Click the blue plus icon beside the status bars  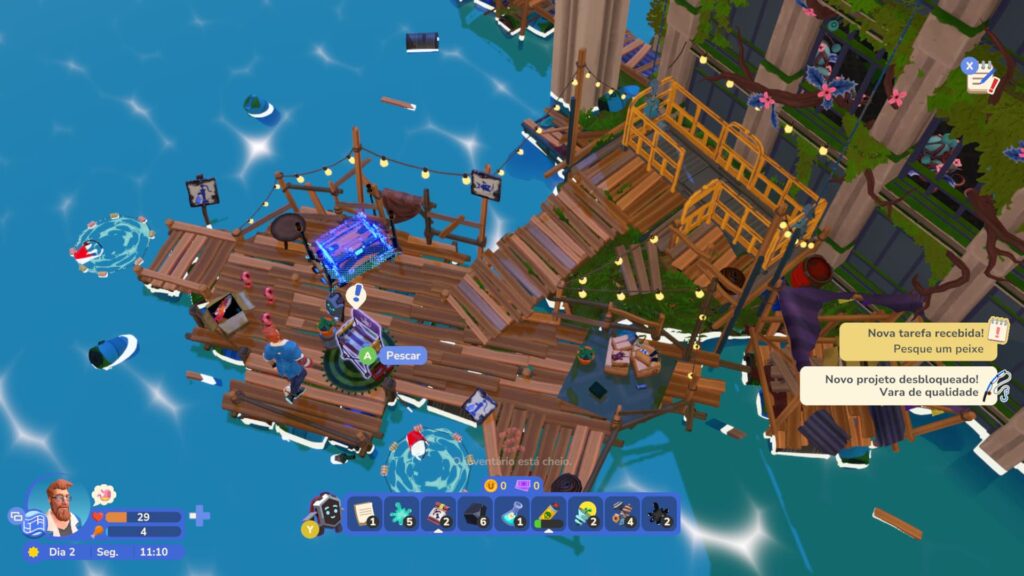[x=200, y=516]
